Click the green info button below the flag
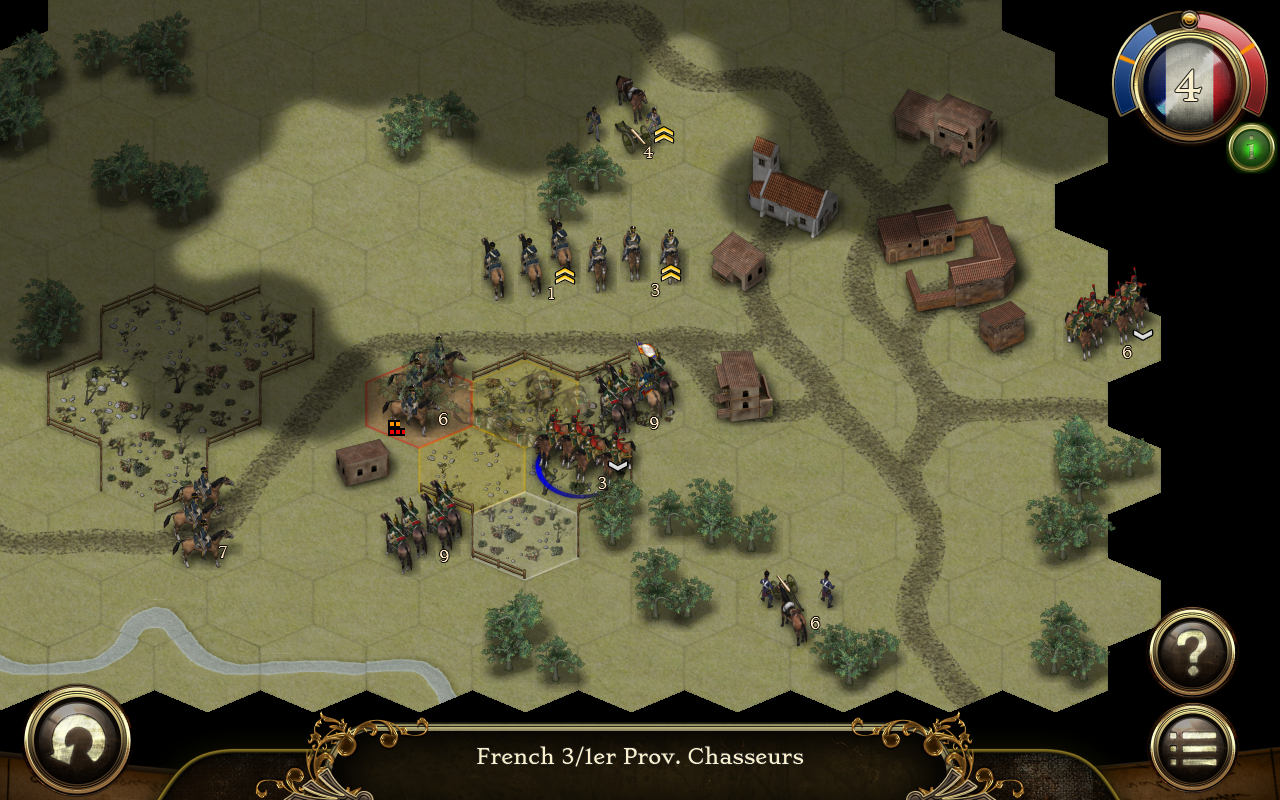The height and width of the screenshot is (800, 1280). (1249, 148)
